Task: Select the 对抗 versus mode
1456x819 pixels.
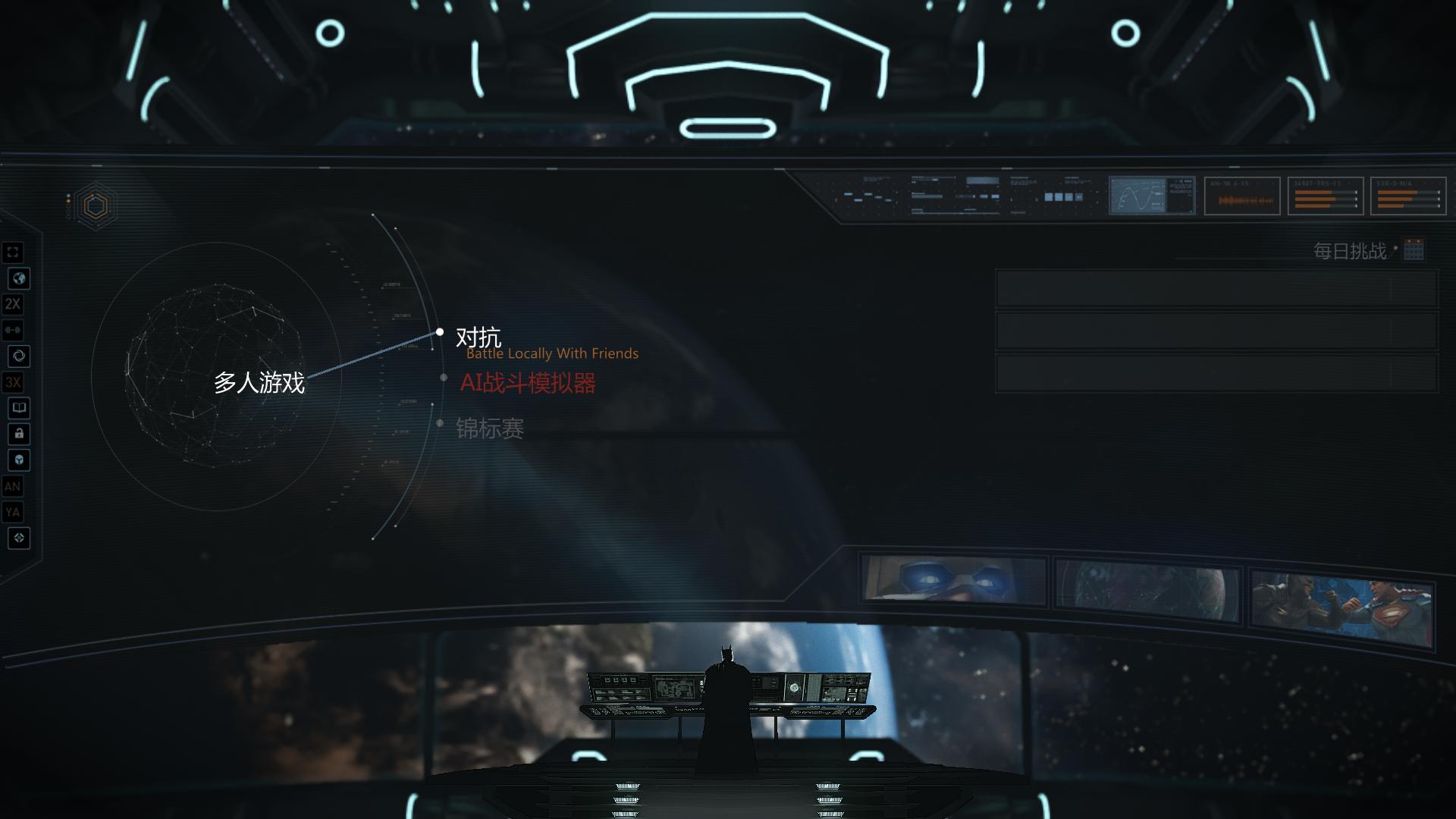Action: click(x=479, y=337)
